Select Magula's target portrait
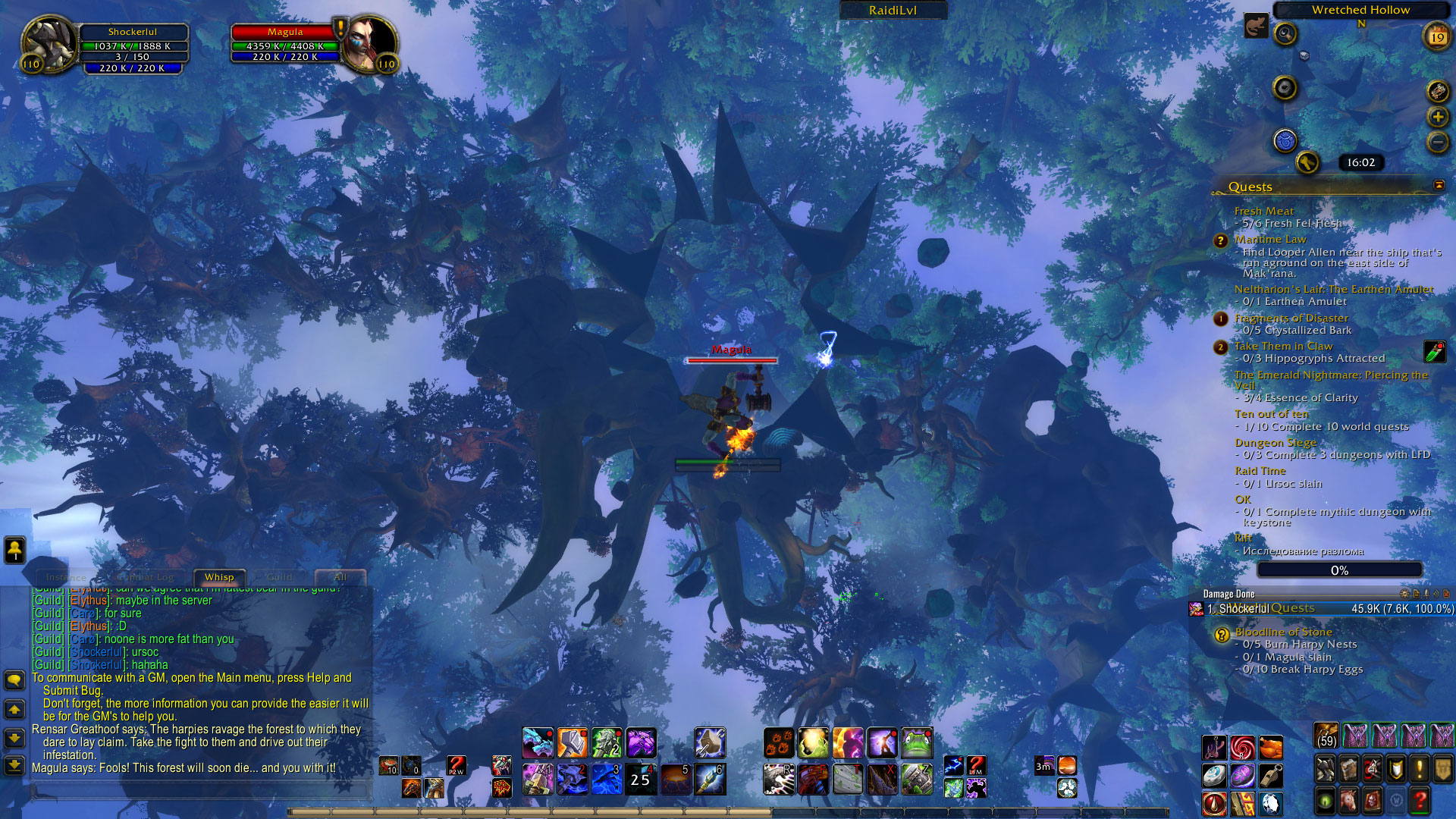 (373, 42)
